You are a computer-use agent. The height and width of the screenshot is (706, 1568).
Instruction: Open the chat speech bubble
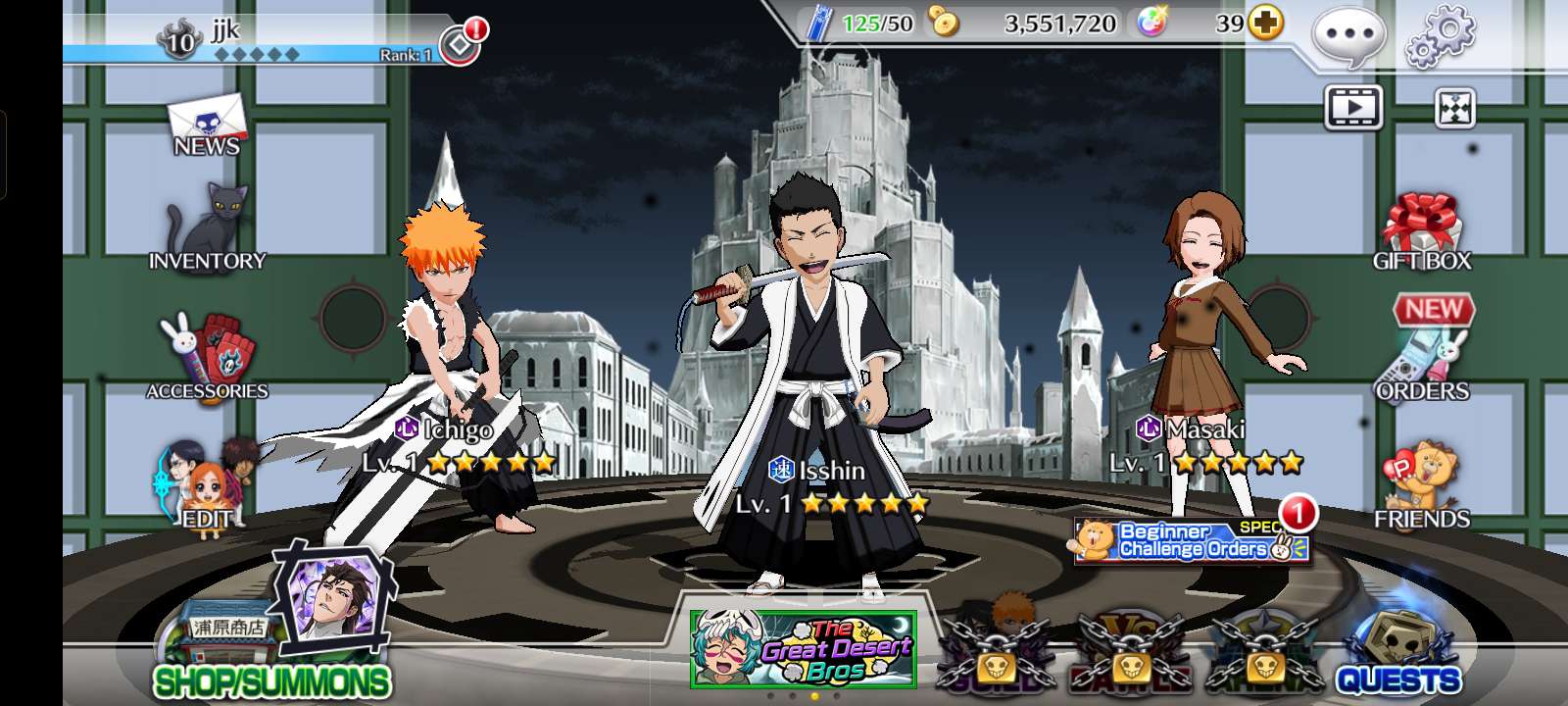click(1348, 35)
